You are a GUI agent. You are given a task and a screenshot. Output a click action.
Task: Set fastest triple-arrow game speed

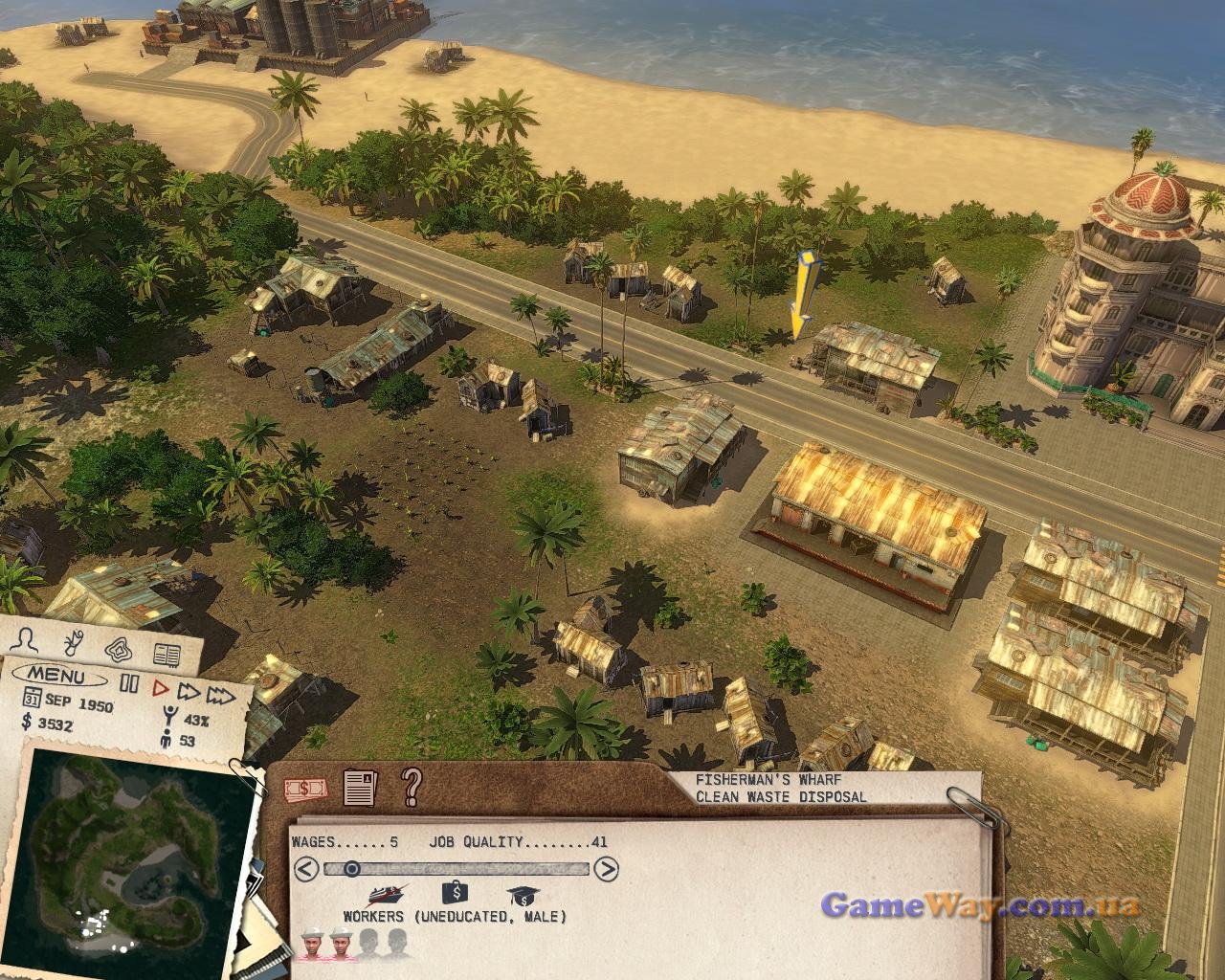[221, 694]
